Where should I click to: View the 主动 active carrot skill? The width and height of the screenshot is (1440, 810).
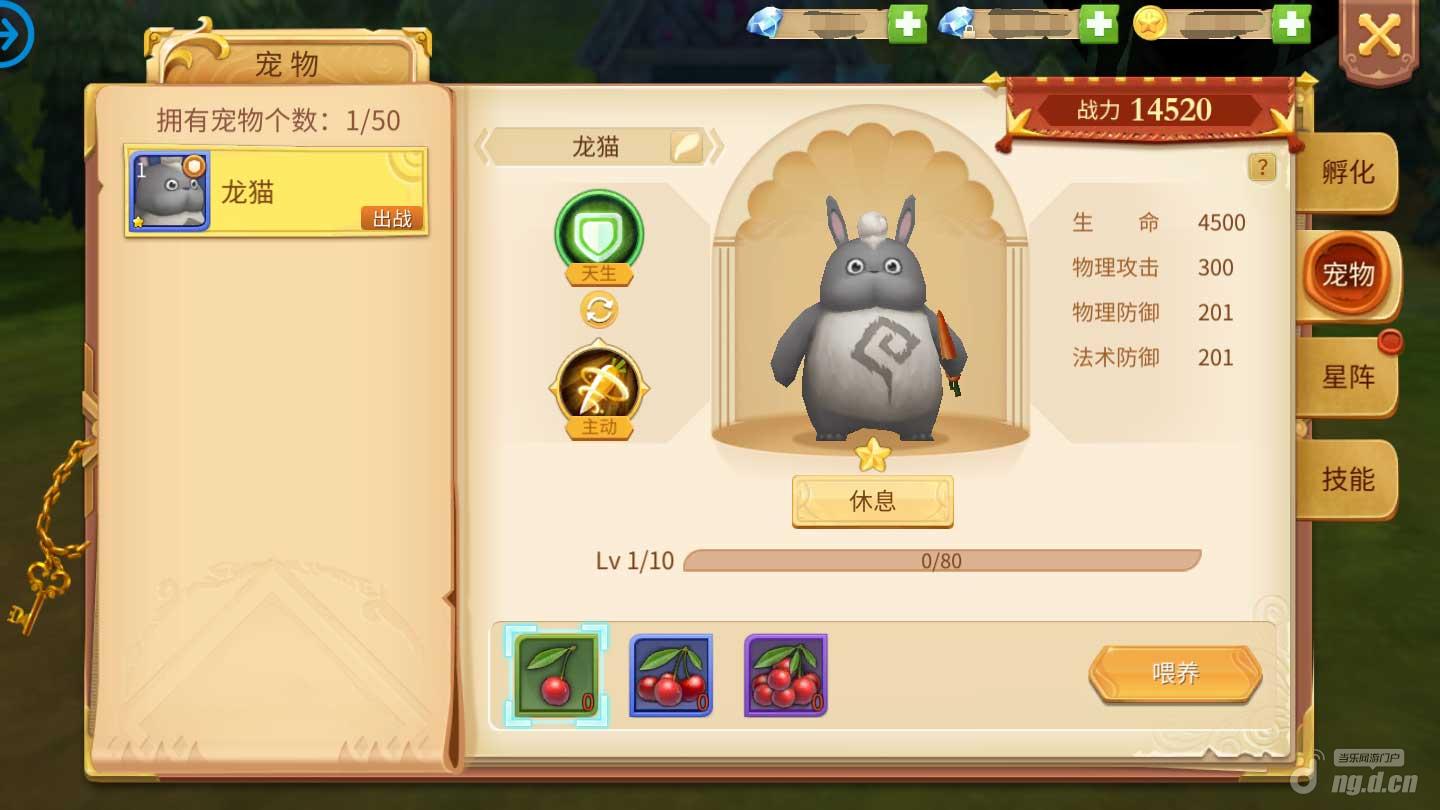tap(599, 388)
